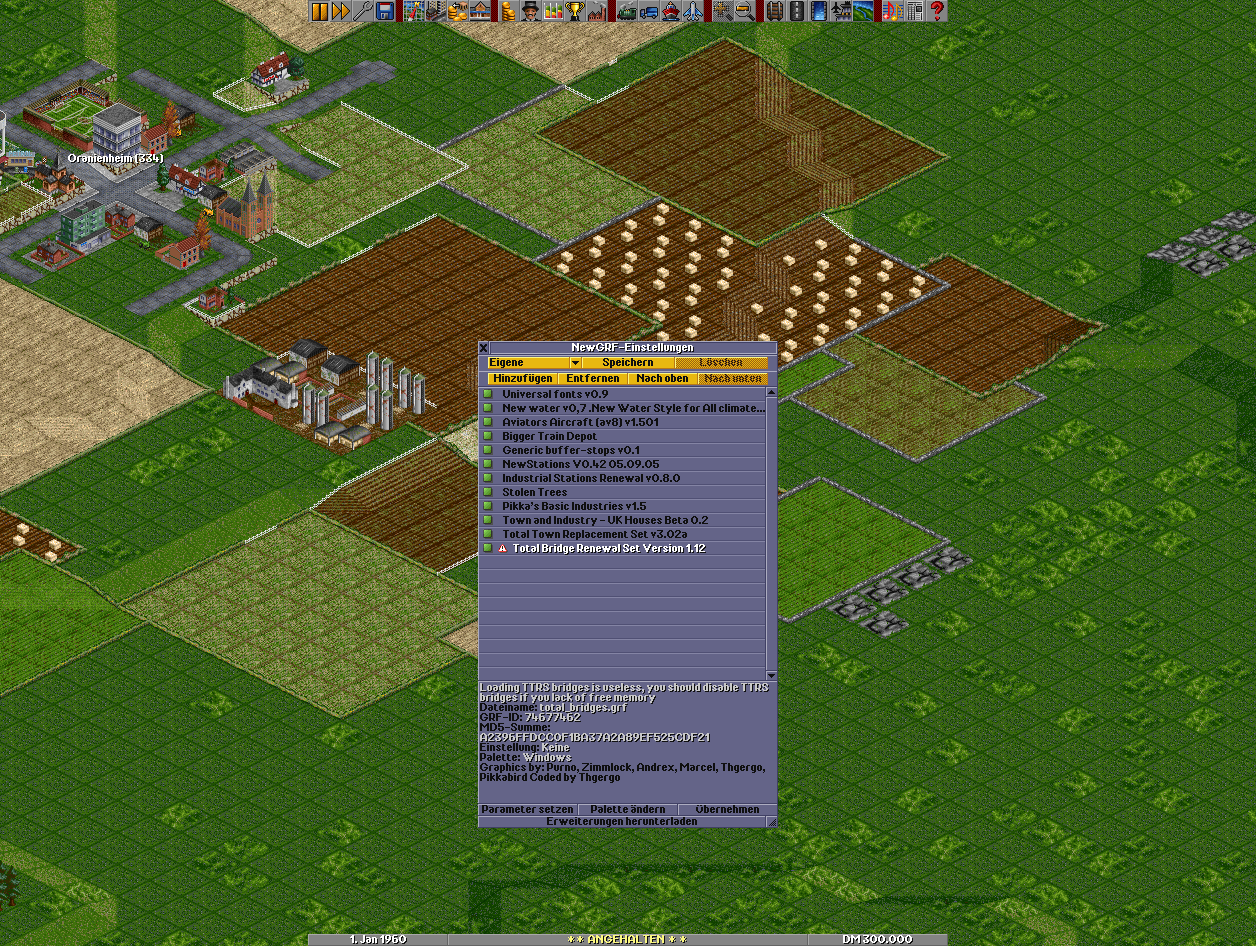Apply changes with the Übernehmen button
This screenshot has height=946, width=1256.
coord(727,809)
